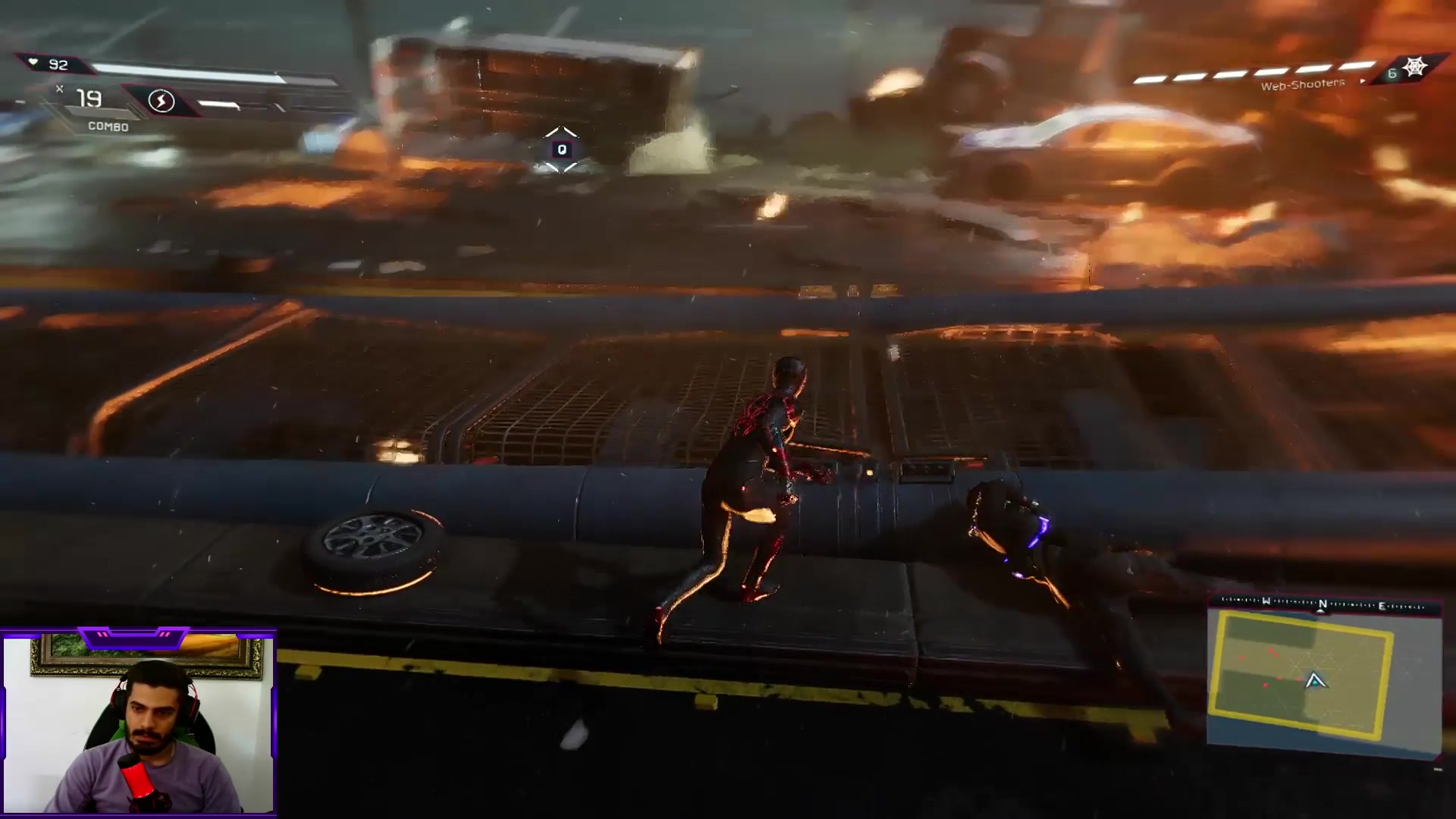Select the Web-Shooters gadget icon
Screen dimensions: 1456x819
click(x=1414, y=67)
